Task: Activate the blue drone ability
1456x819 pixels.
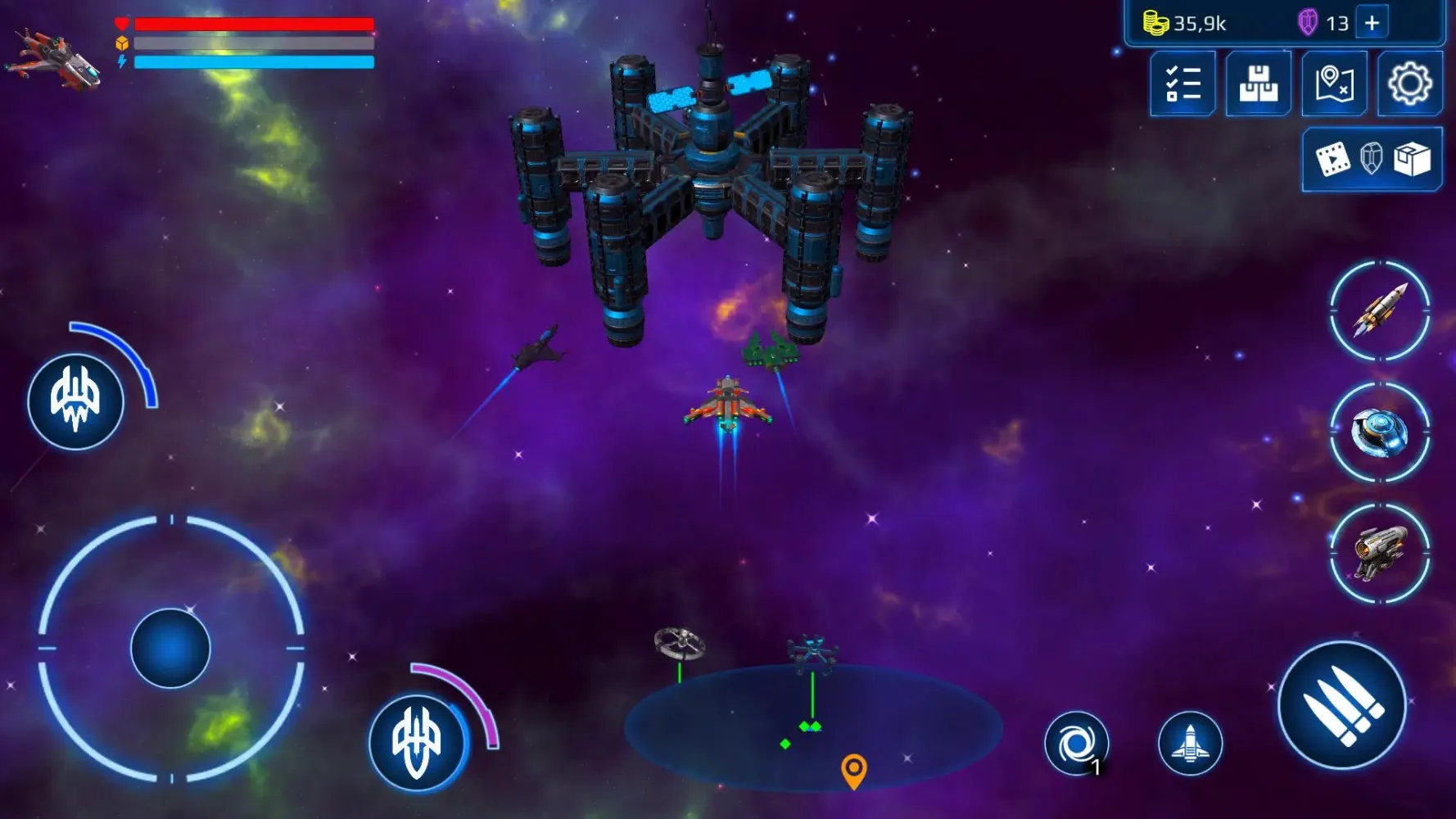Action: [x=1380, y=432]
